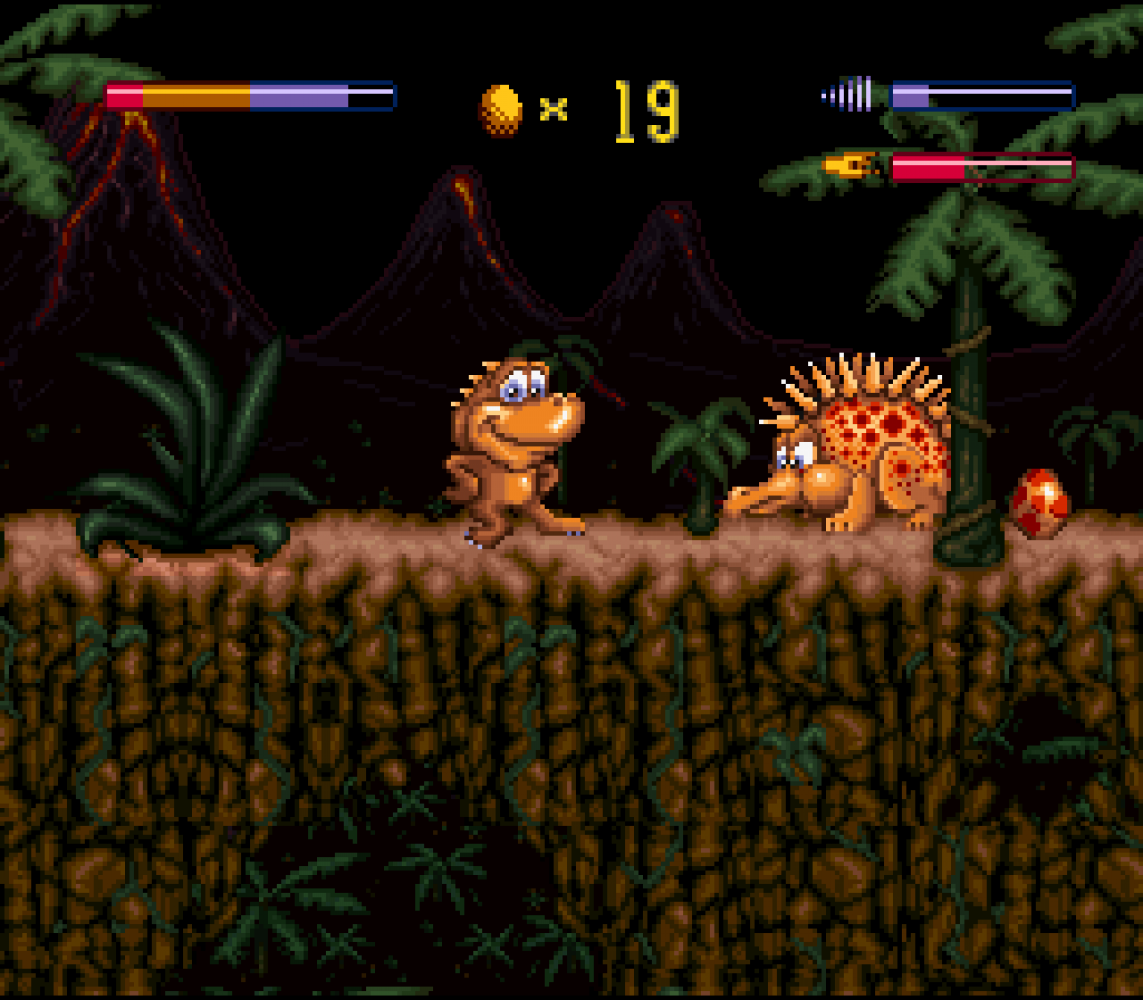The image size is (1143, 1000).
Task: Select the fire breath flame icon
Action: pyautogui.click(x=851, y=165)
